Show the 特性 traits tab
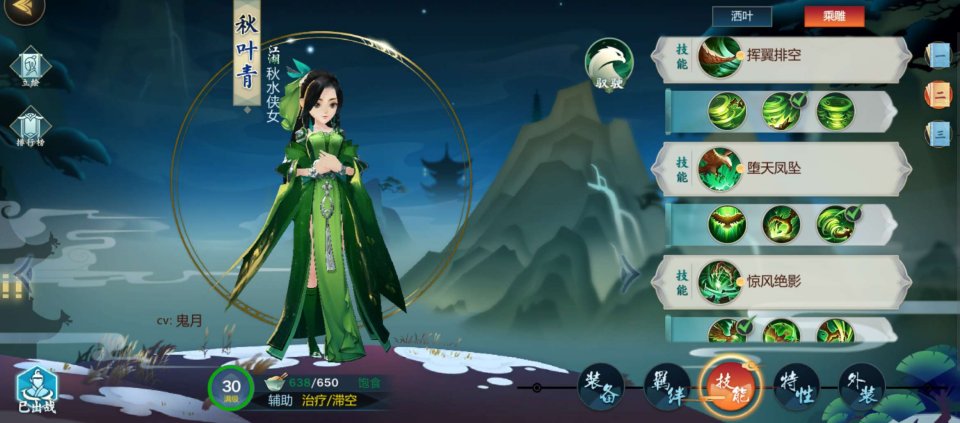The height and width of the screenshot is (423, 960). tap(796, 386)
